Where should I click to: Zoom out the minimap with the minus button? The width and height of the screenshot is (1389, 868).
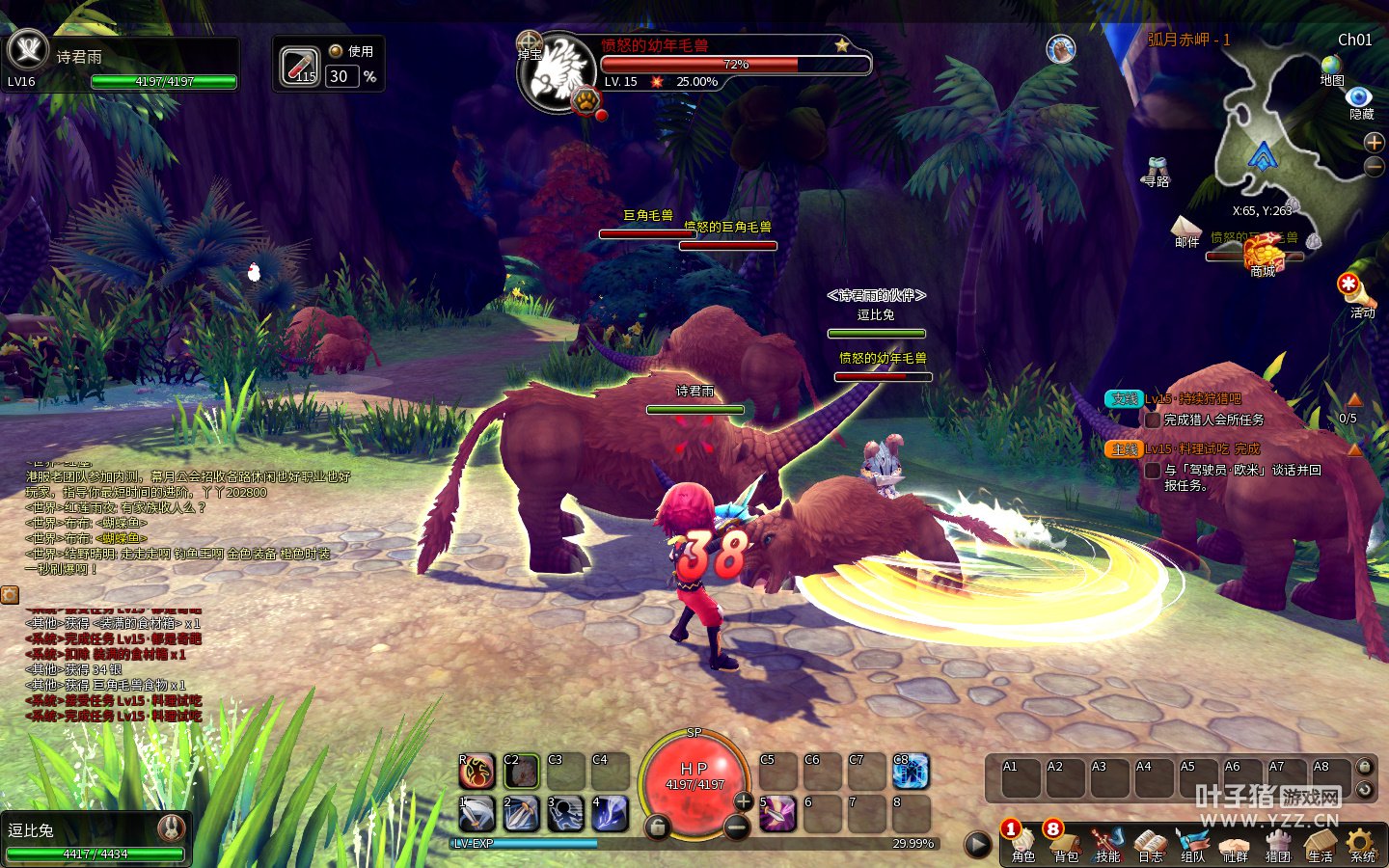click(x=1375, y=167)
